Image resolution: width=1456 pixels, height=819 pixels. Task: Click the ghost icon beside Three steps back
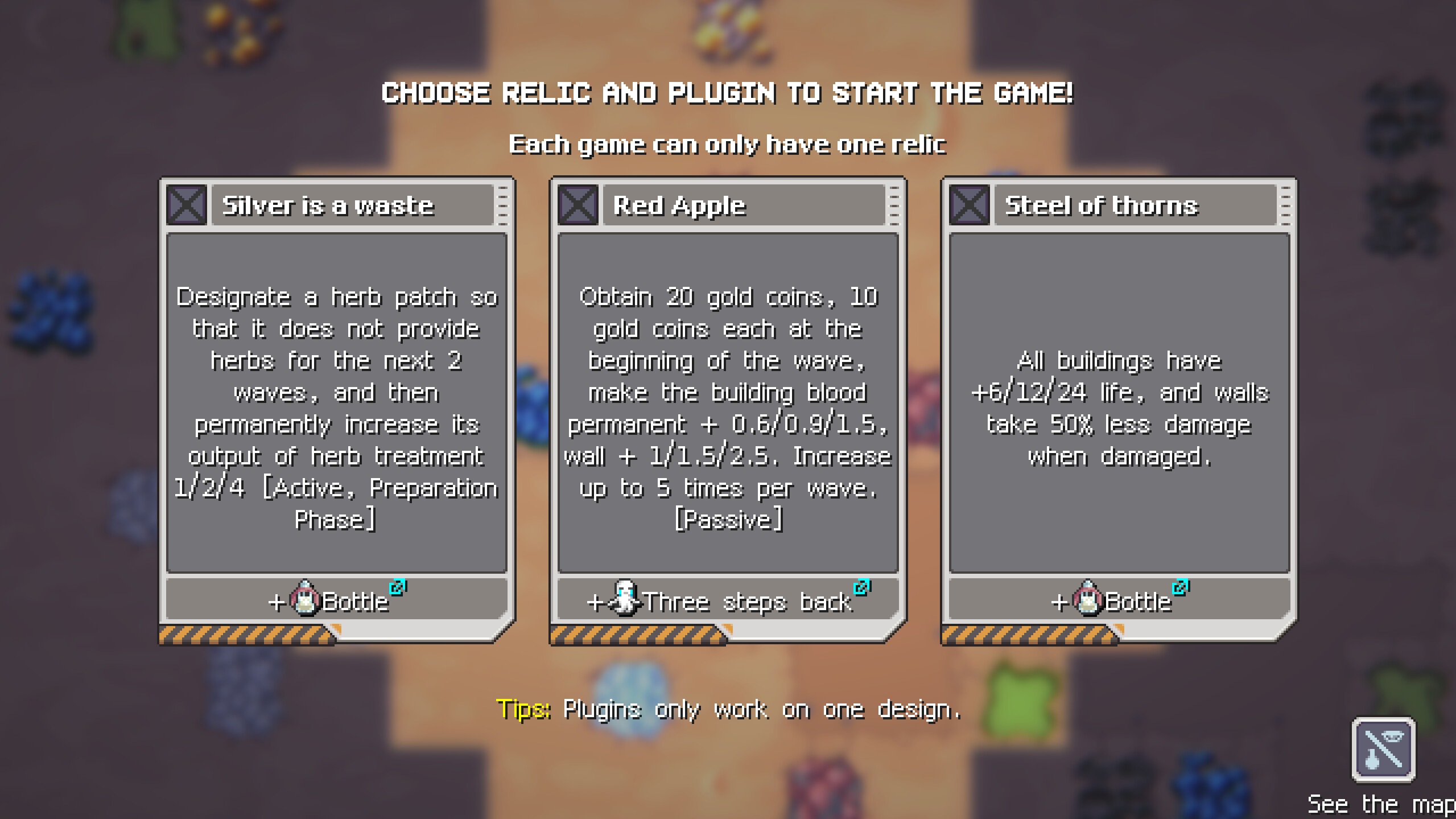(626, 598)
